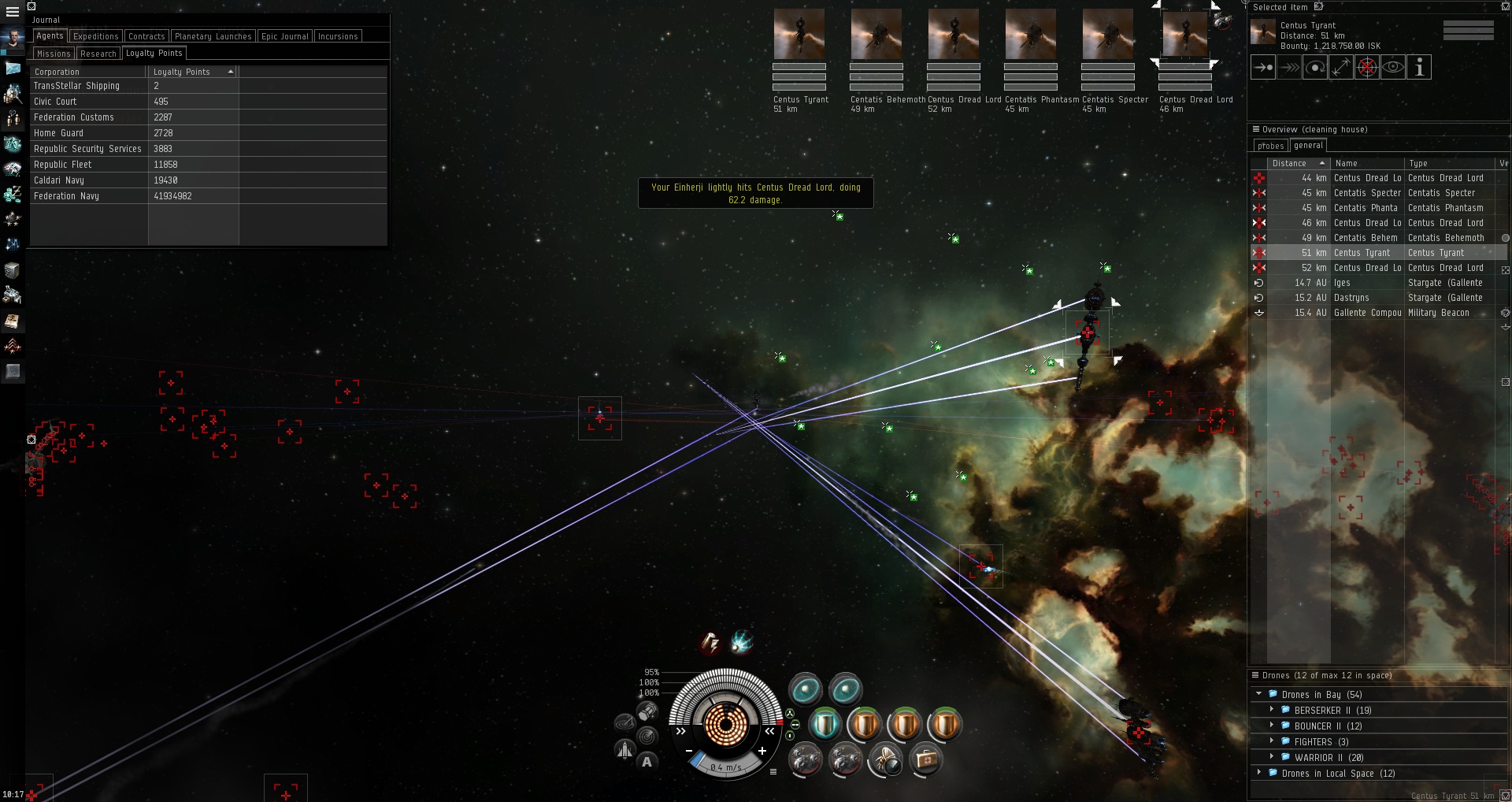
Task: Click the Show Info button for Centus Tyrant
Action: (x=1419, y=68)
